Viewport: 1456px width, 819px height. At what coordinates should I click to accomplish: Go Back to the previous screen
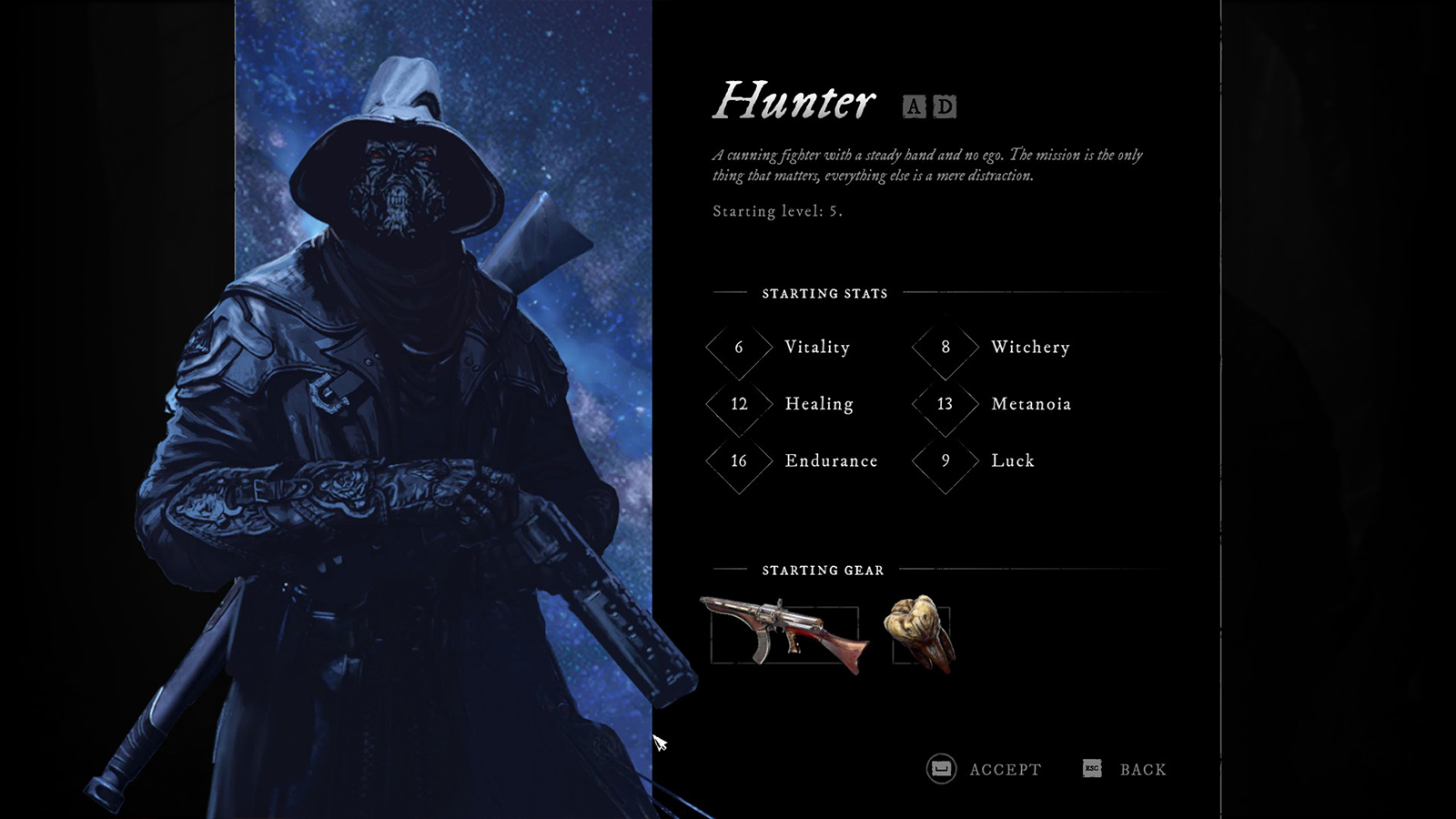tap(1143, 769)
